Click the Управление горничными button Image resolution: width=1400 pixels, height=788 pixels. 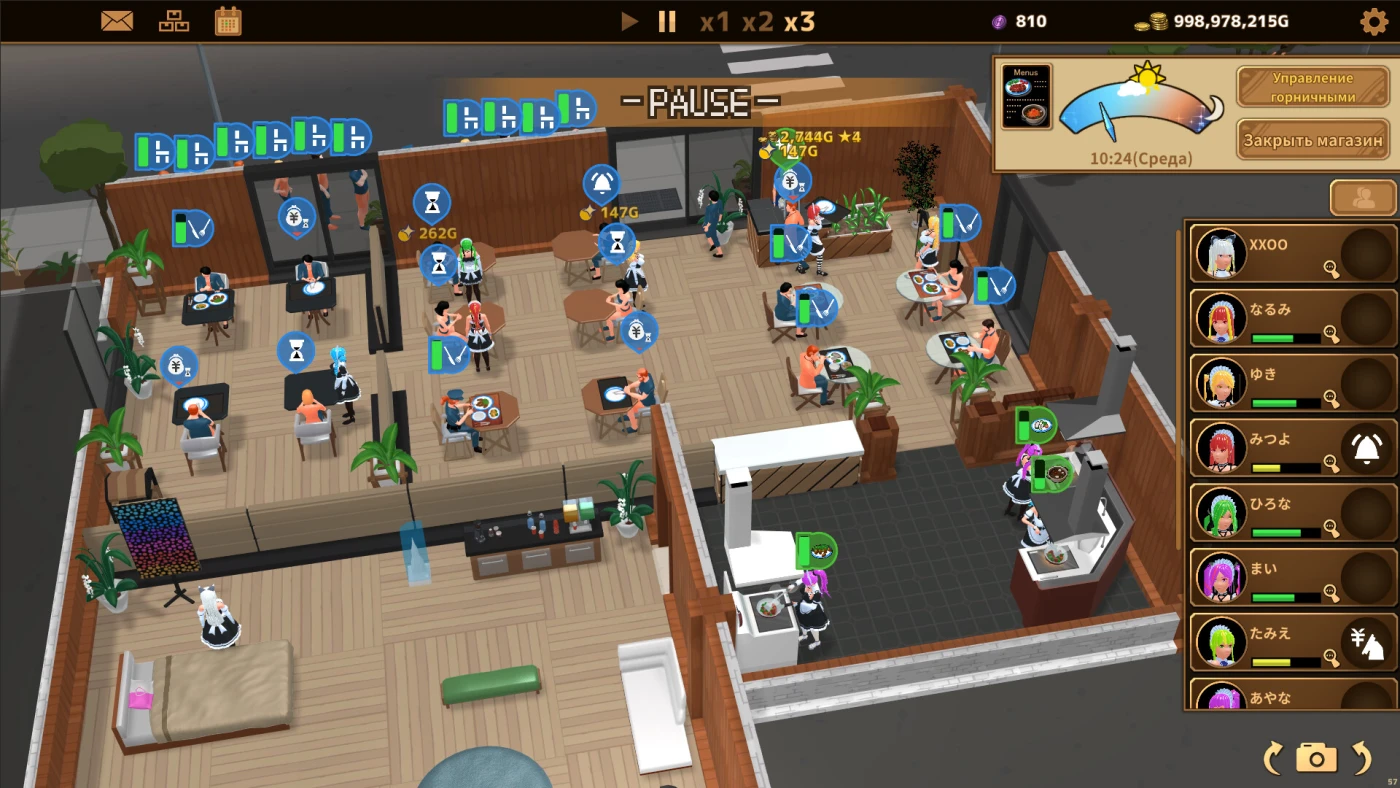pos(1312,87)
